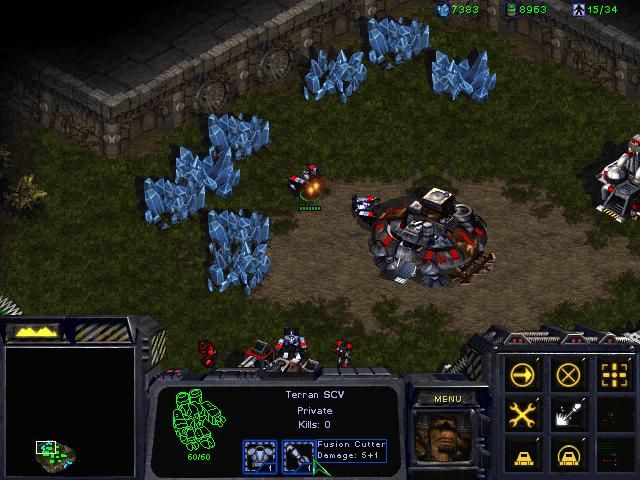Select the Fusion Cutter weapon icon
This screenshot has width=640, height=480.
coord(296,456)
